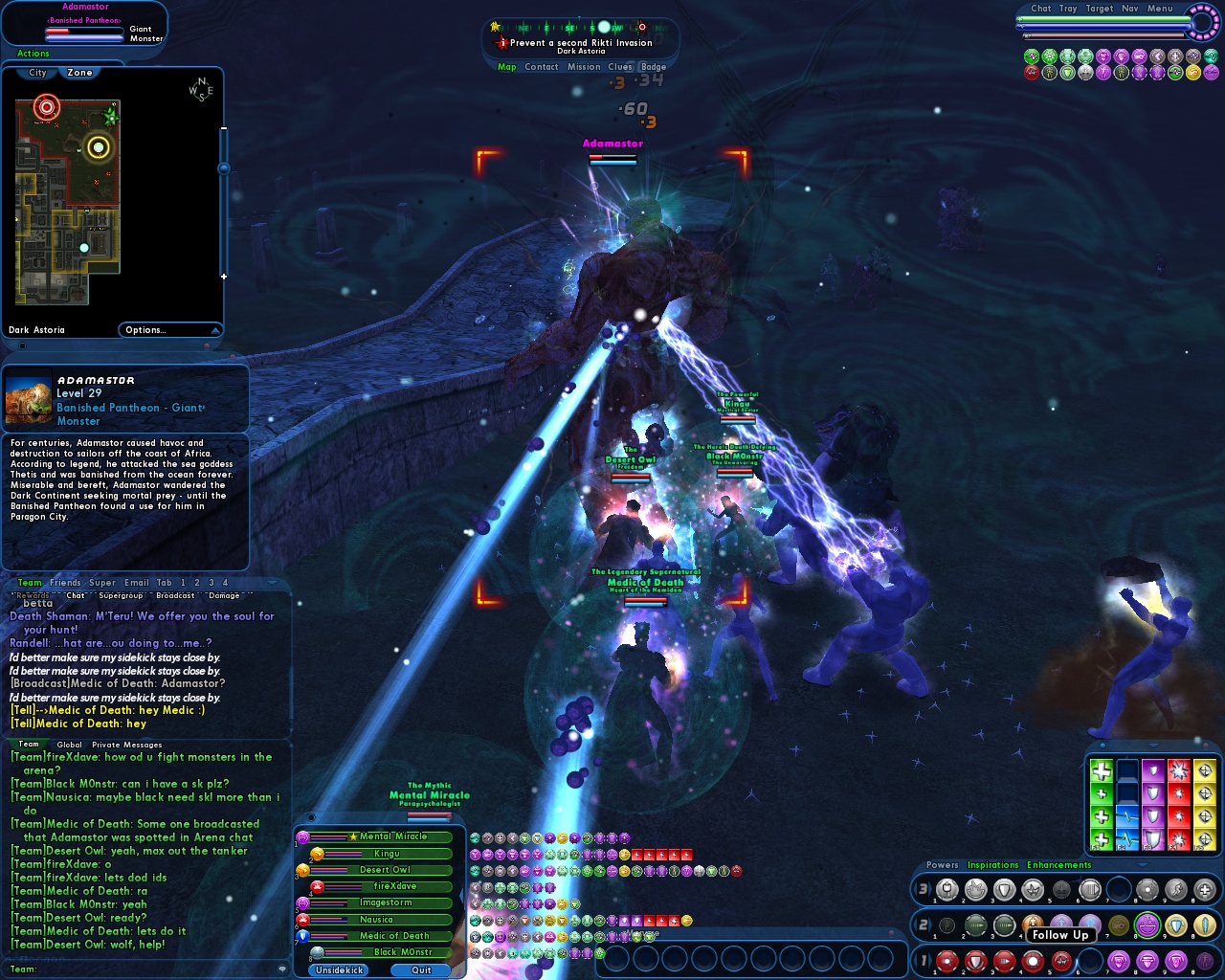This screenshot has width=1225, height=980.
Task: Switch minimap to Zone view
Action: pos(80,73)
